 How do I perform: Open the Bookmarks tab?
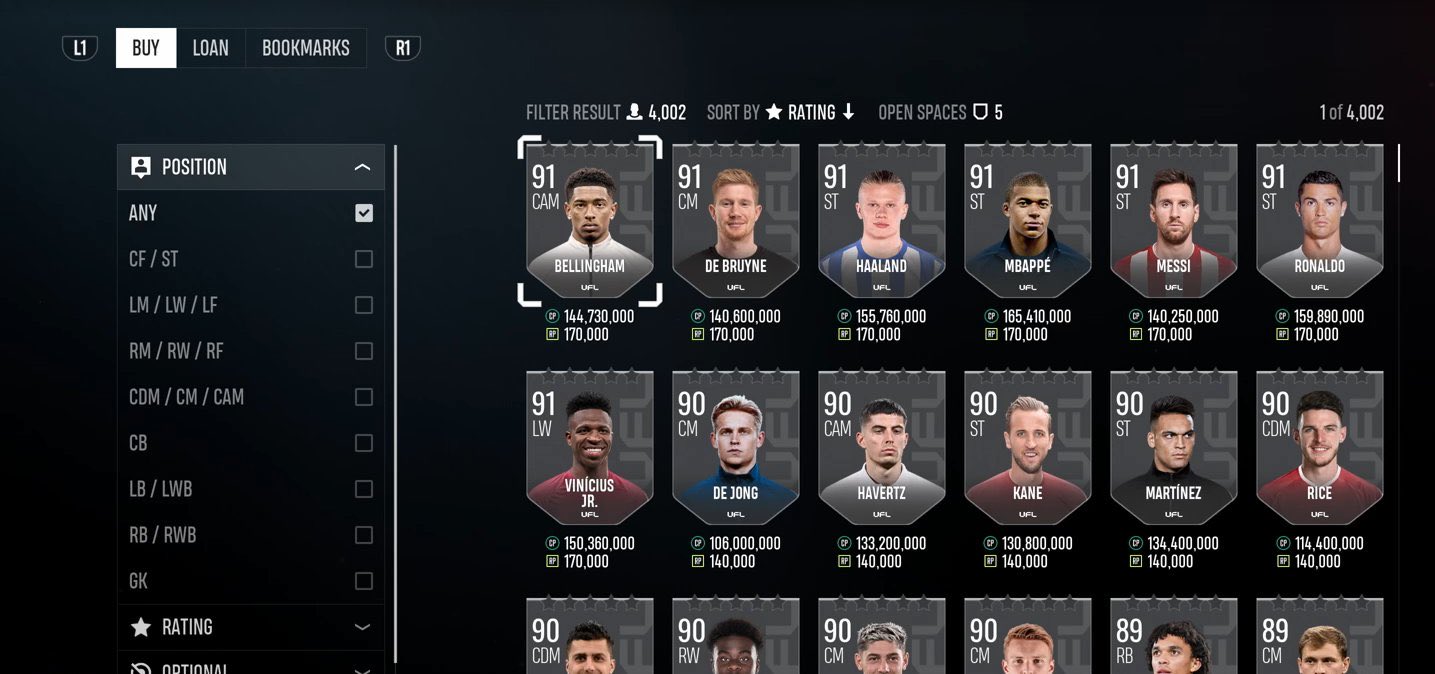click(x=305, y=48)
